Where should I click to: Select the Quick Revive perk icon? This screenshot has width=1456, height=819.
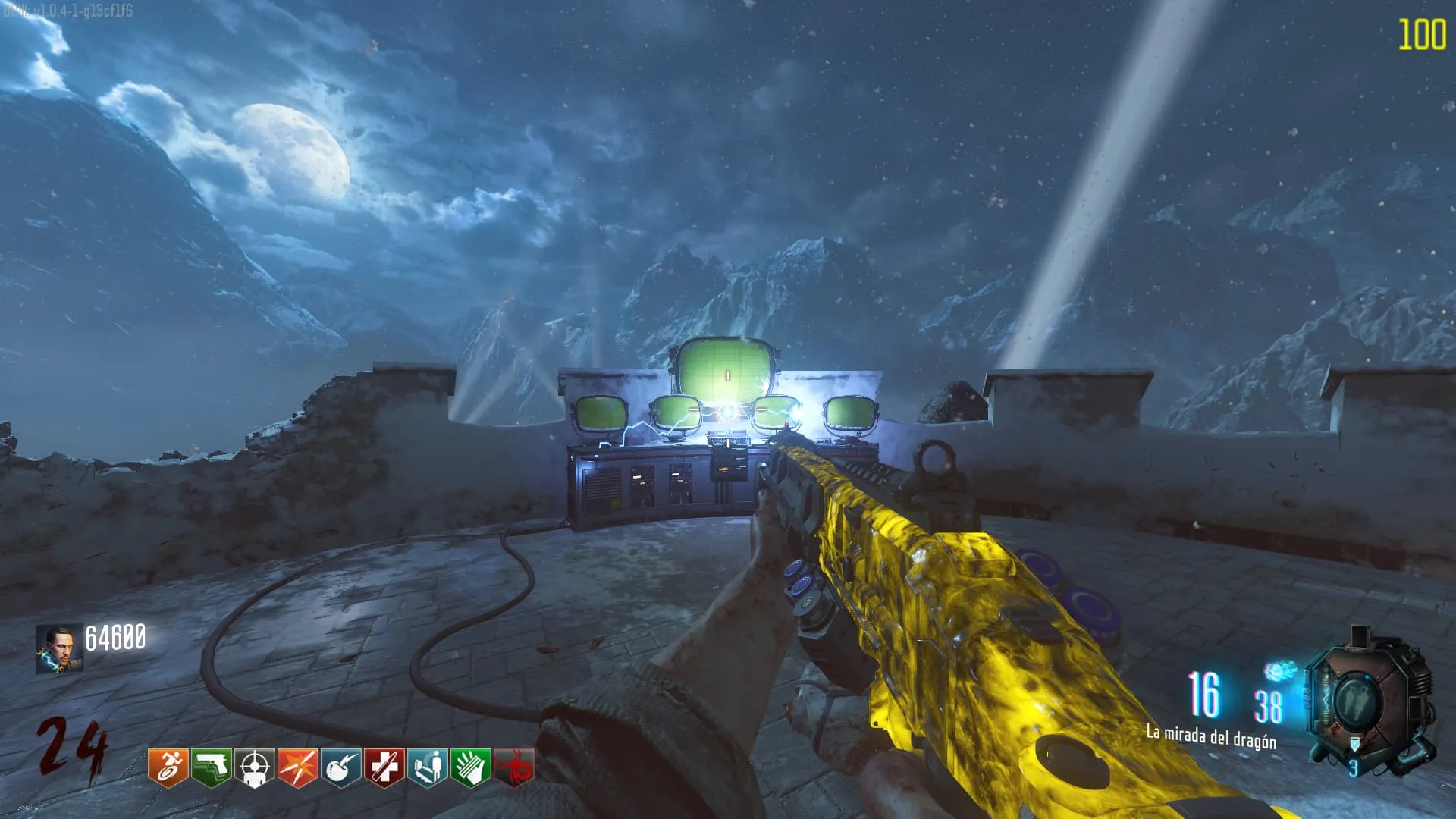pyautogui.click(x=428, y=767)
